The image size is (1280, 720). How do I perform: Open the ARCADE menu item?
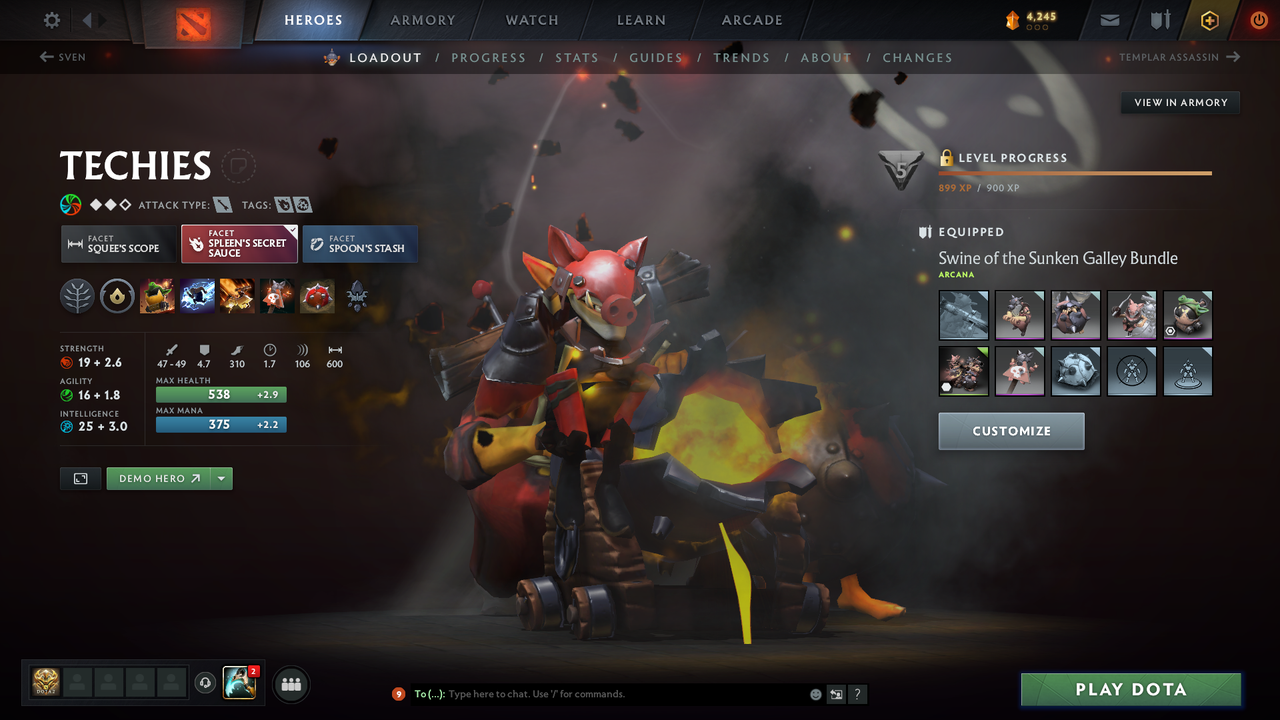(x=751, y=20)
